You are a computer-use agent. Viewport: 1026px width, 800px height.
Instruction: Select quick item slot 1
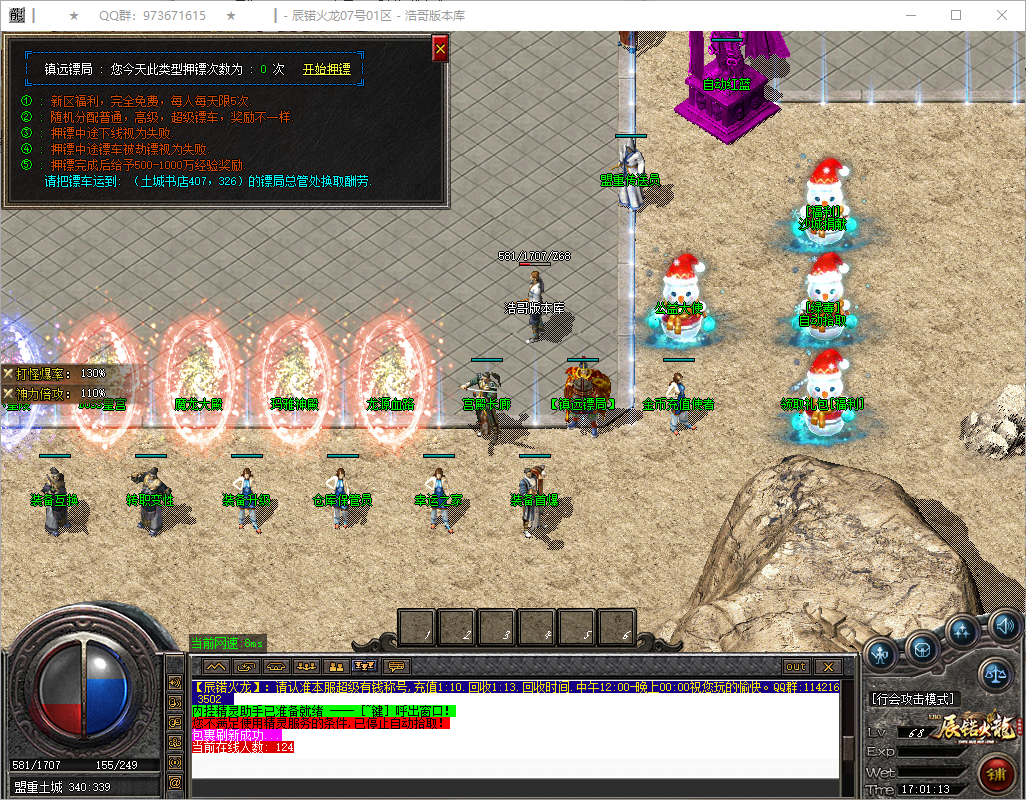pos(417,627)
